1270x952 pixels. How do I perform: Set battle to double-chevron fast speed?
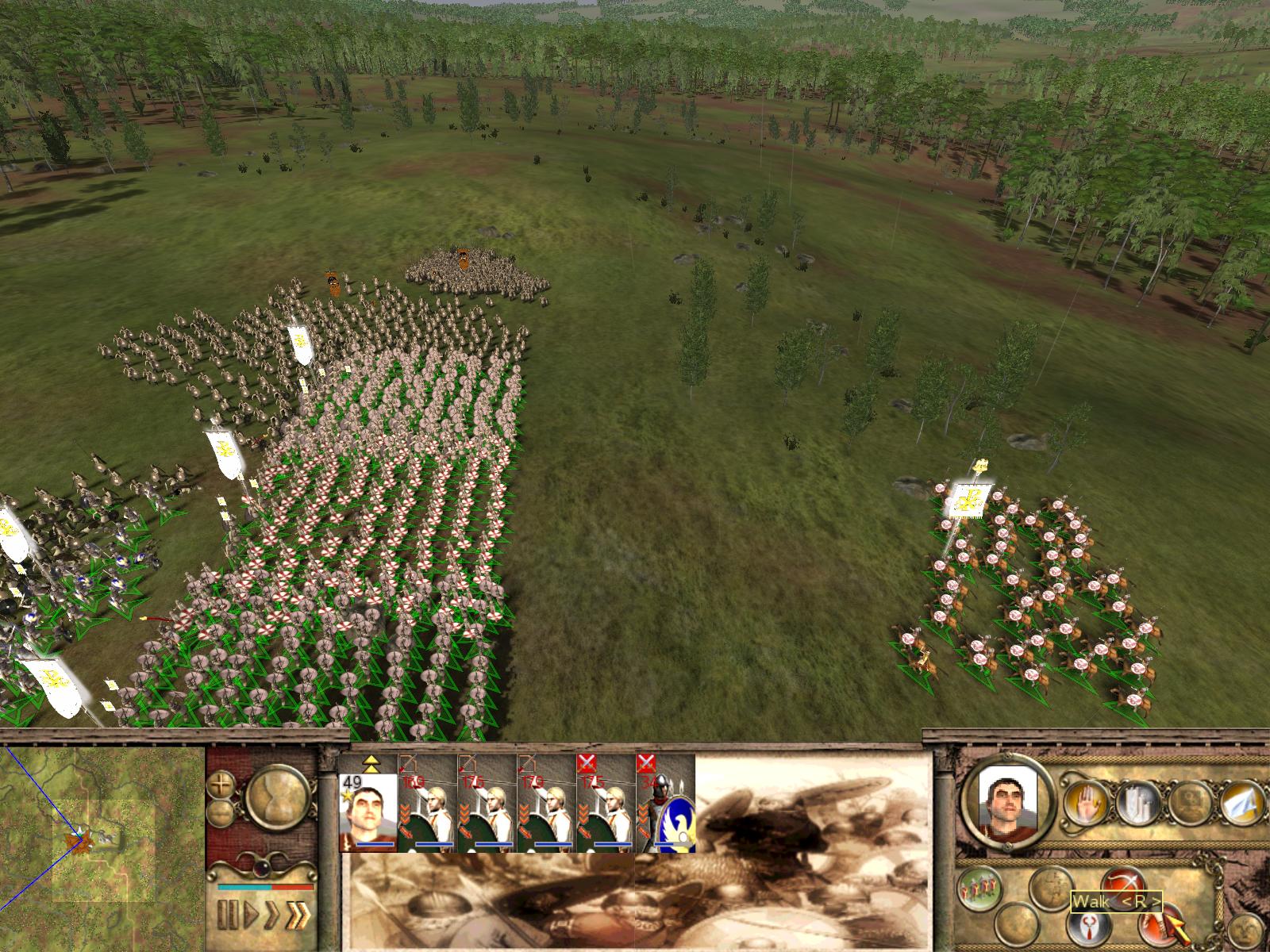click(273, 914)
